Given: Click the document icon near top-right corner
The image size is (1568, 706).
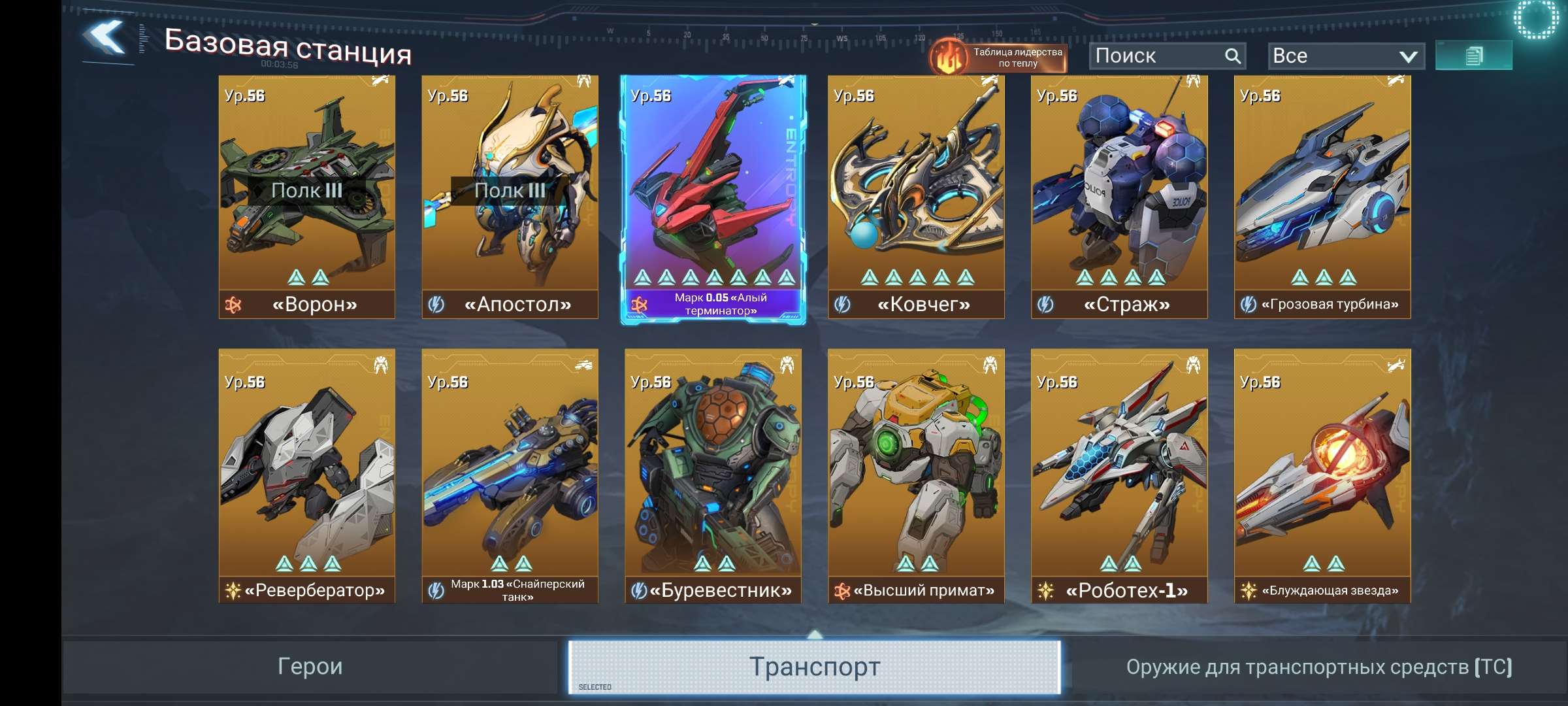Looking at the screenshot, I should tap(1475, 56).
